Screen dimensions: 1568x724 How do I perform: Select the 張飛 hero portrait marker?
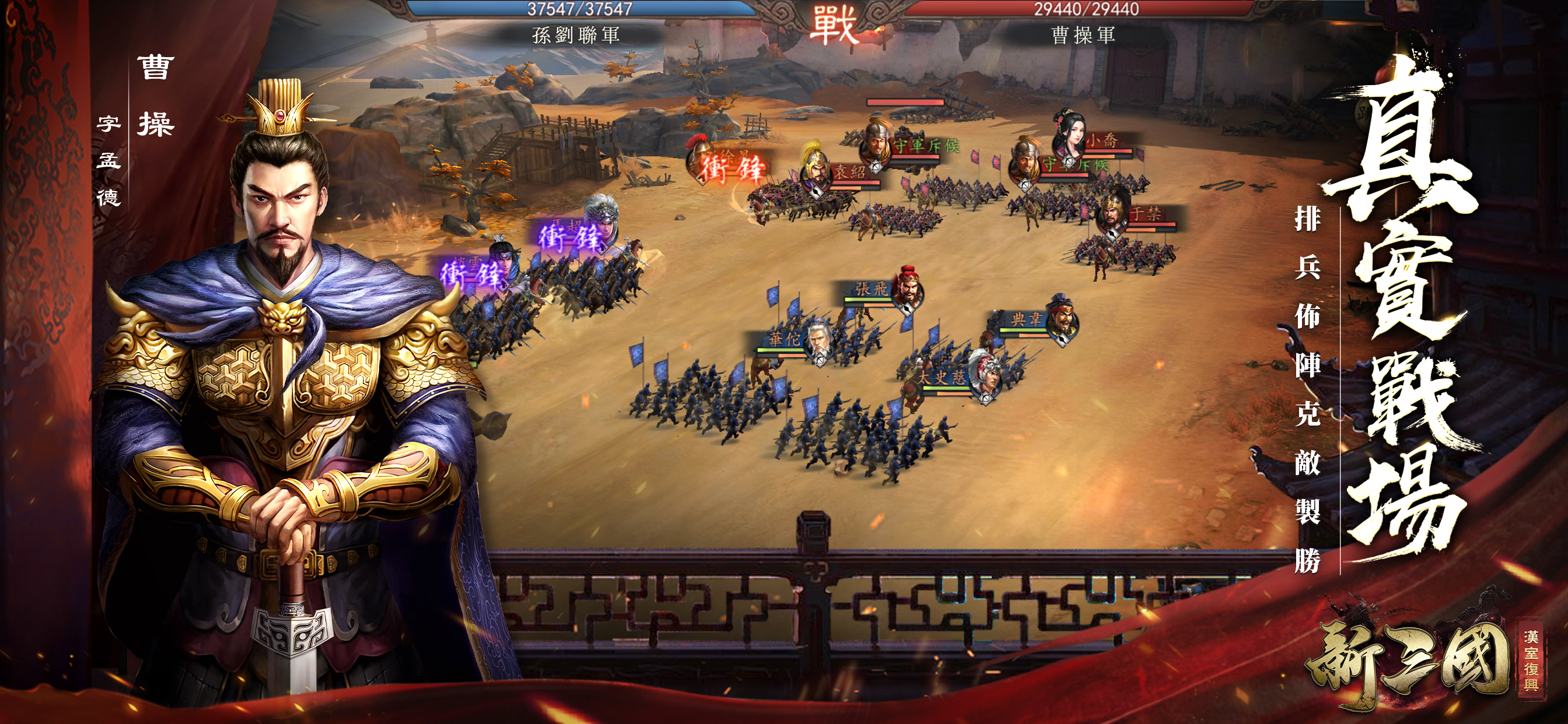(908, 289)
